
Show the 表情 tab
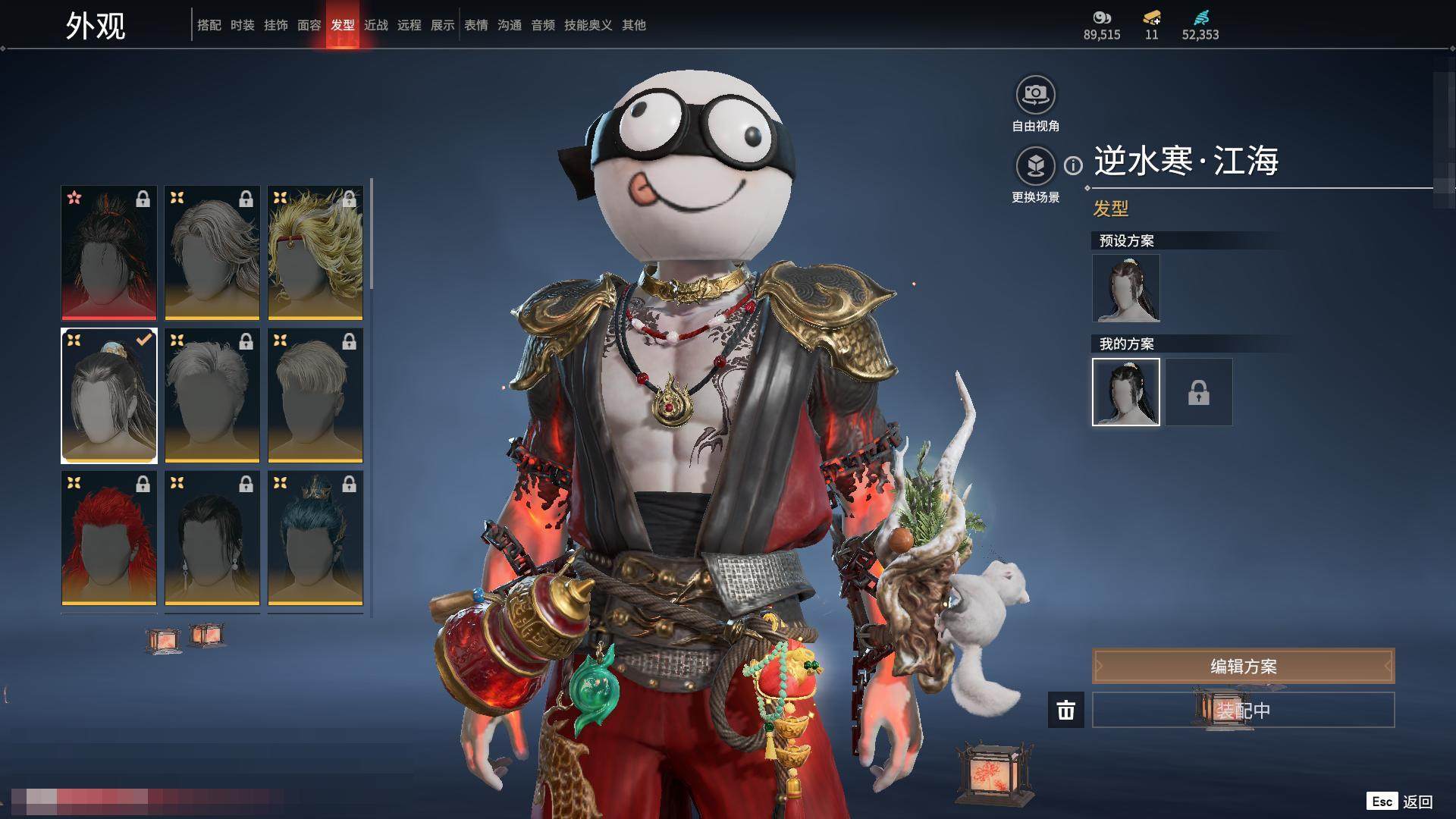pyautogui.click(x=475, y=25)
